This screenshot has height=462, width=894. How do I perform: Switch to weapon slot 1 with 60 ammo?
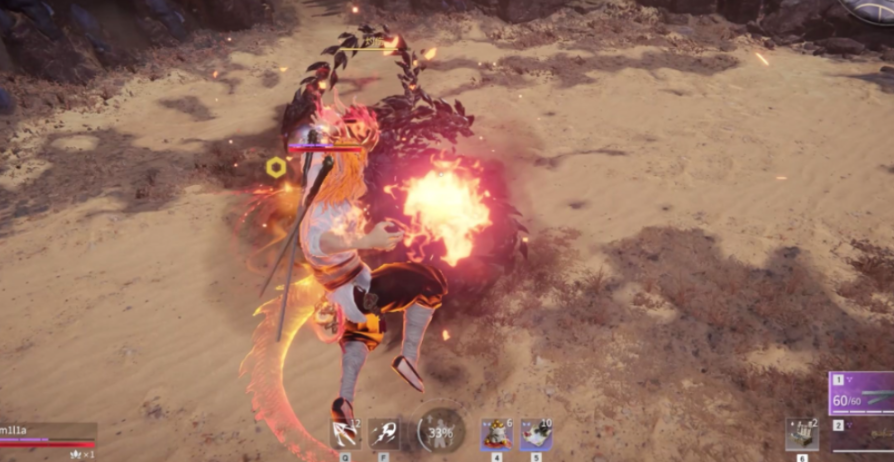[862, 393]
